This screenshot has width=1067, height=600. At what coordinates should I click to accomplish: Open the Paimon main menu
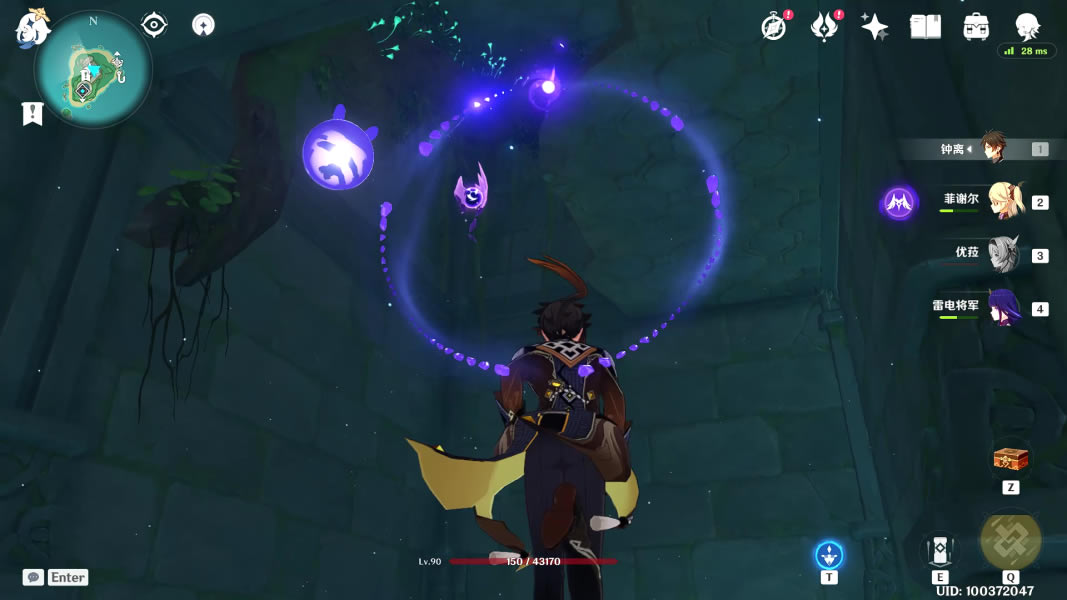[32, 28]
